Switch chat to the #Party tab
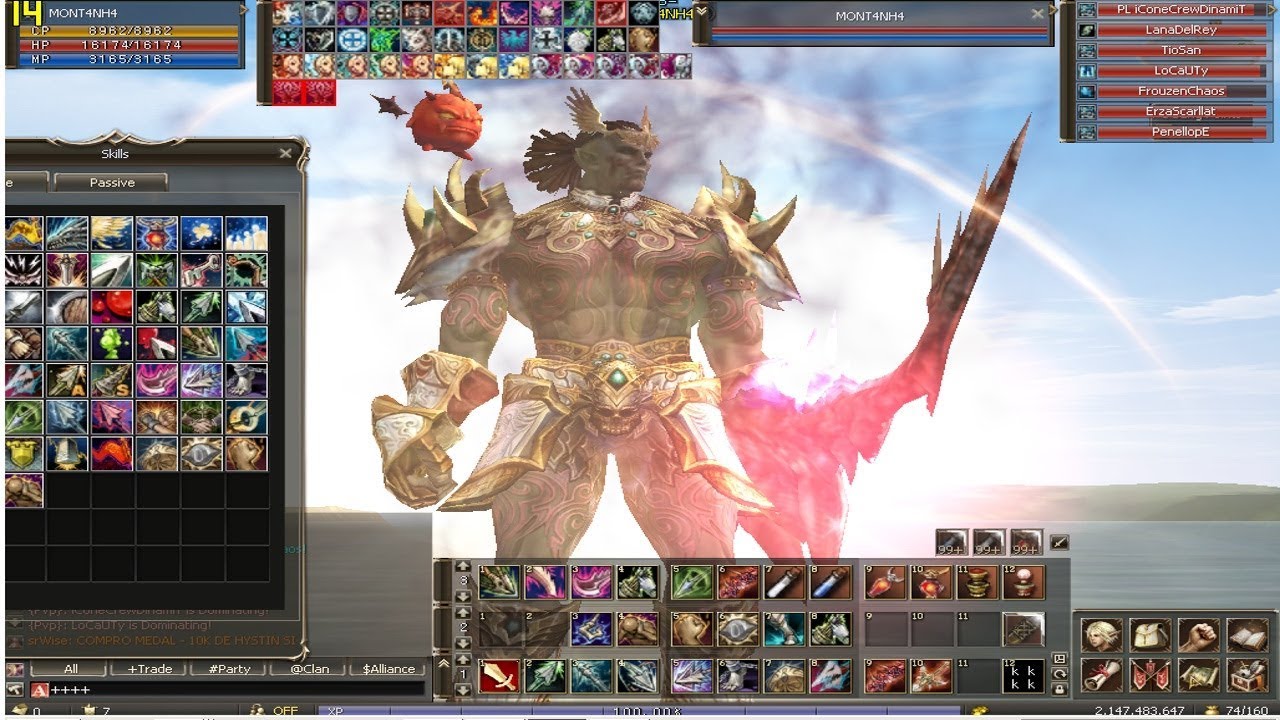Screen dimensions: 1280x720 [x=228, y=669]
